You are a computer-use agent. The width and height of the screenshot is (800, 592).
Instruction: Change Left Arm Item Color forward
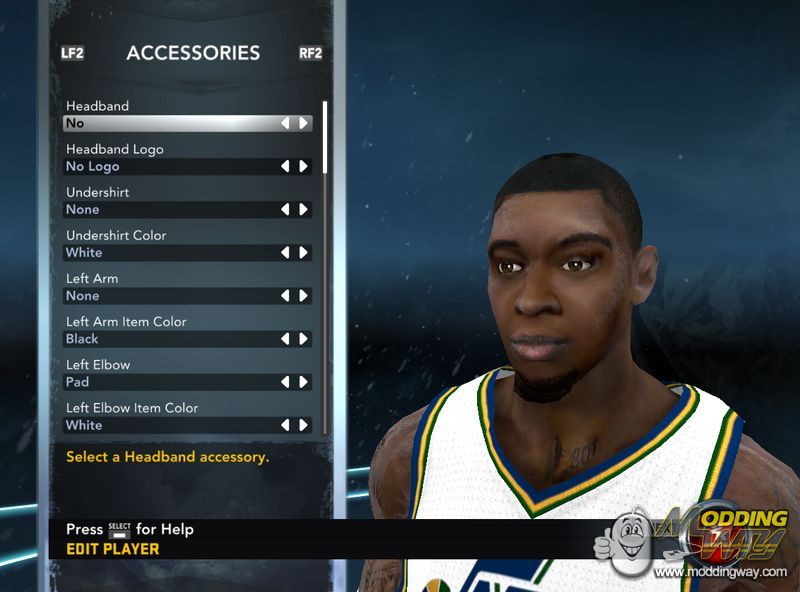303,339
